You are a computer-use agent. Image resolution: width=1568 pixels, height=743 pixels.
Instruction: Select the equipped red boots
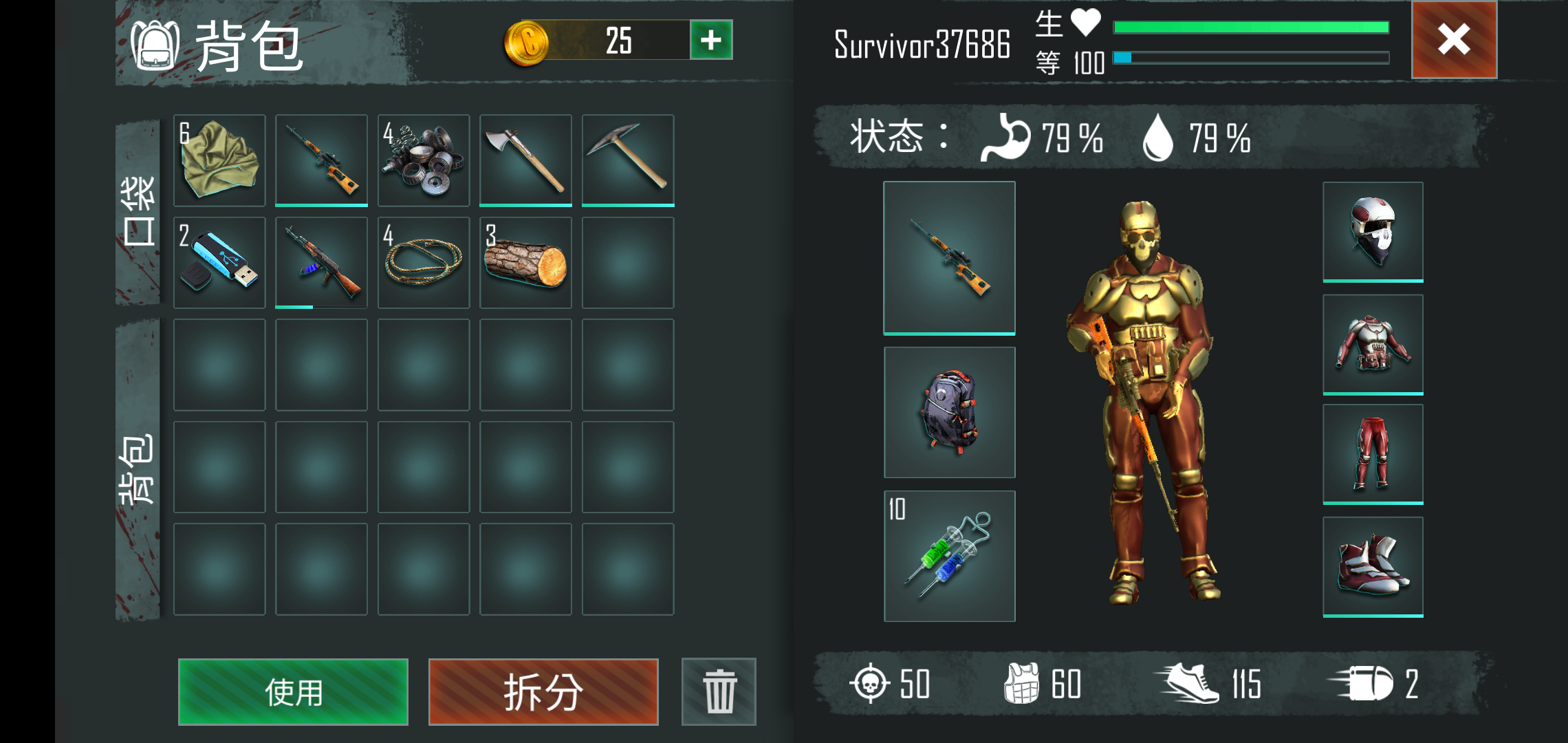1373,566
